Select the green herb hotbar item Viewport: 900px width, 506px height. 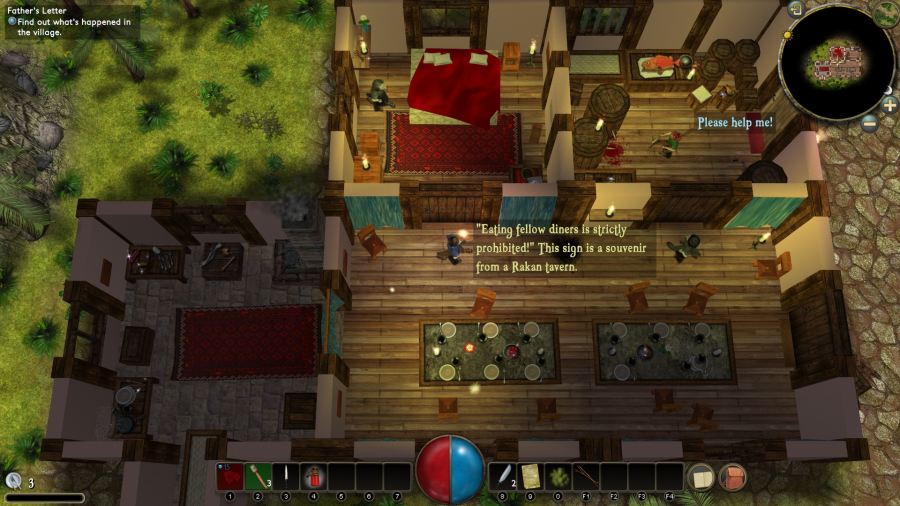(x=559, y=476)
